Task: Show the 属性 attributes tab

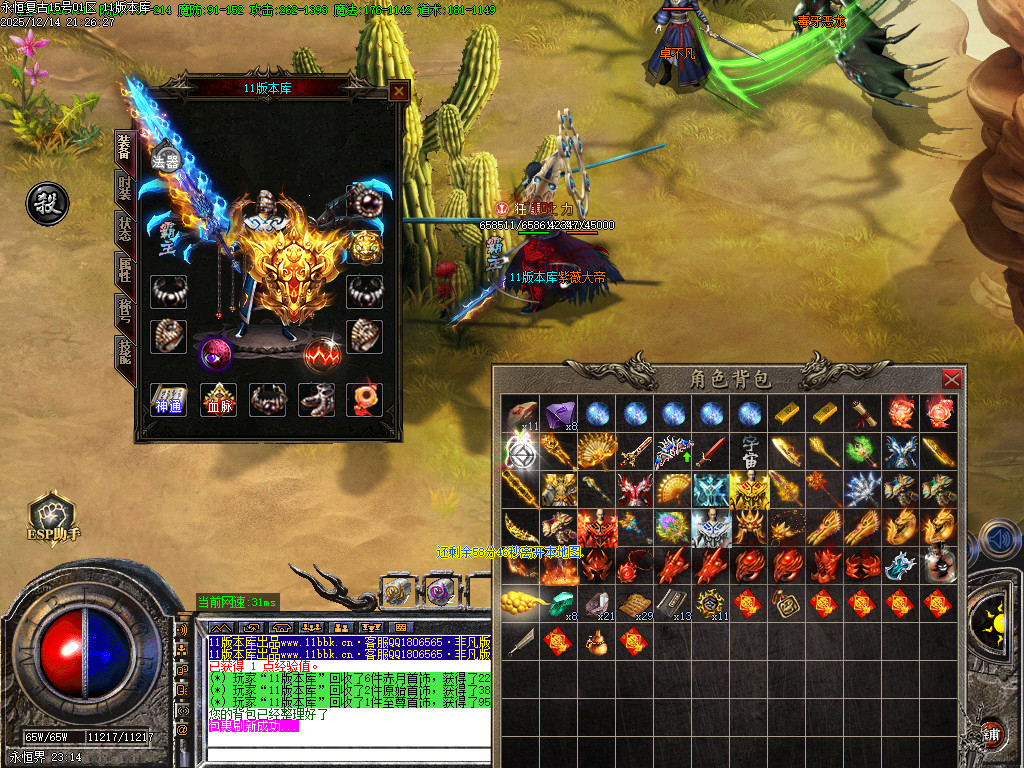Action: click(x=125, y=272)
